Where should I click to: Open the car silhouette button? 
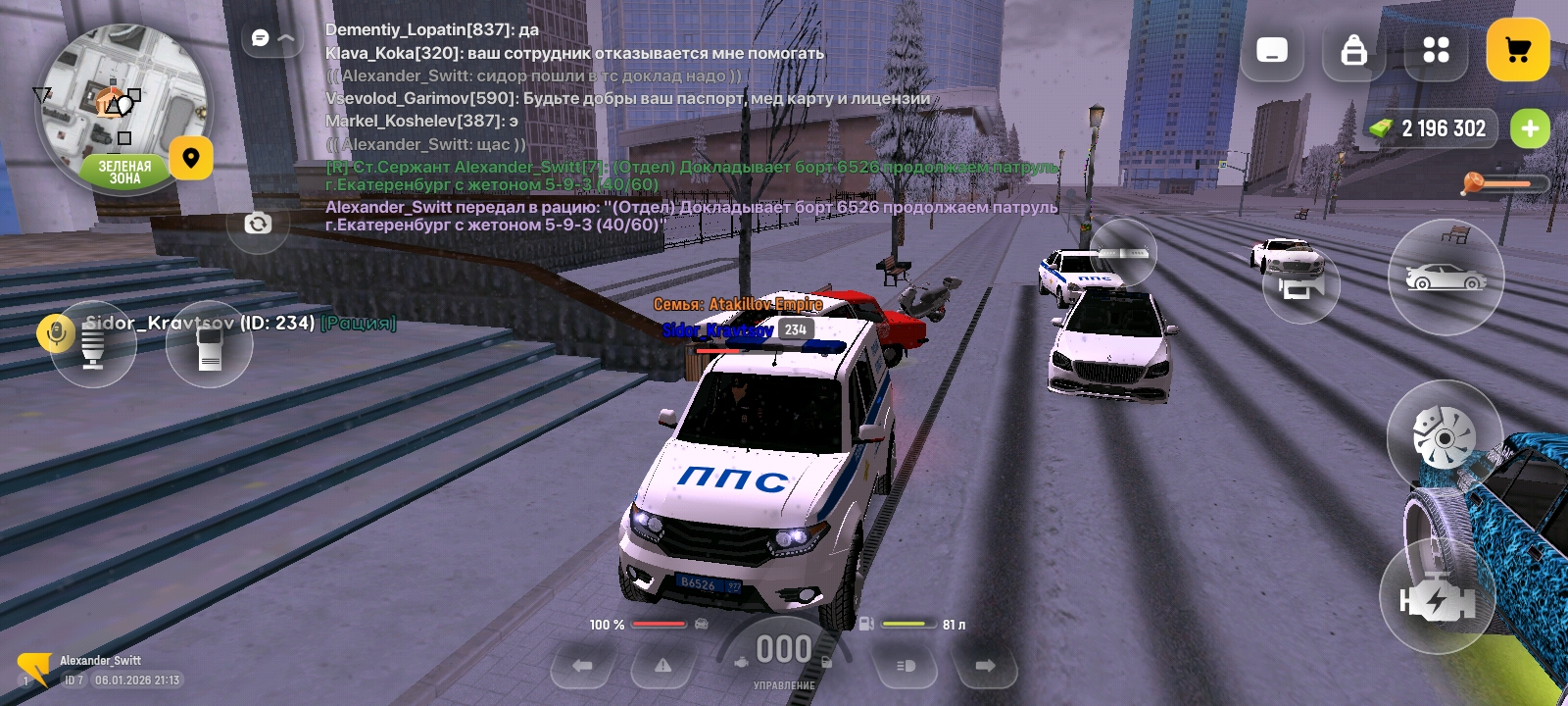1445,278
